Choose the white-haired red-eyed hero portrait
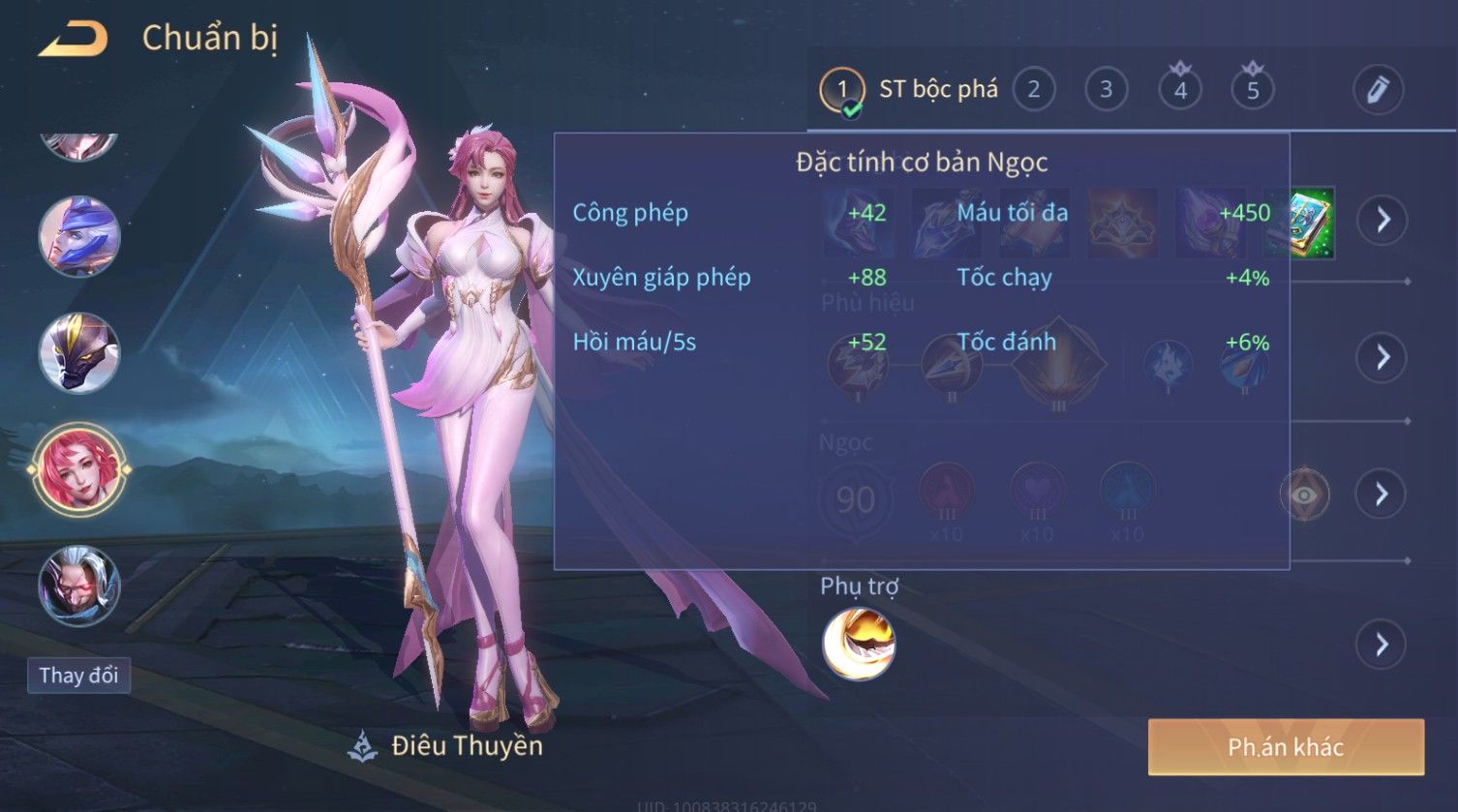 point(79,586)
